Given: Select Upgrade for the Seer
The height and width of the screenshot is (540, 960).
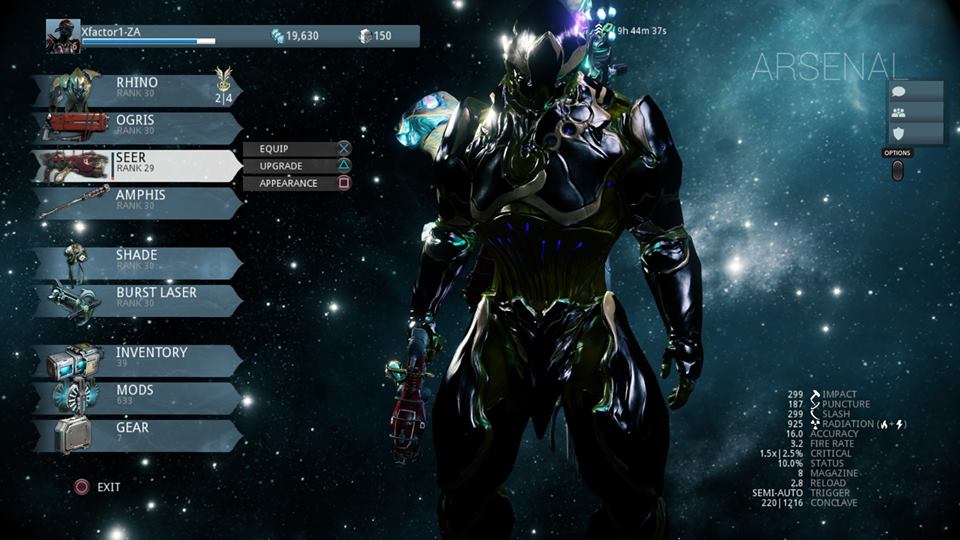Looking at the screenshot, I should coord(297,165).
